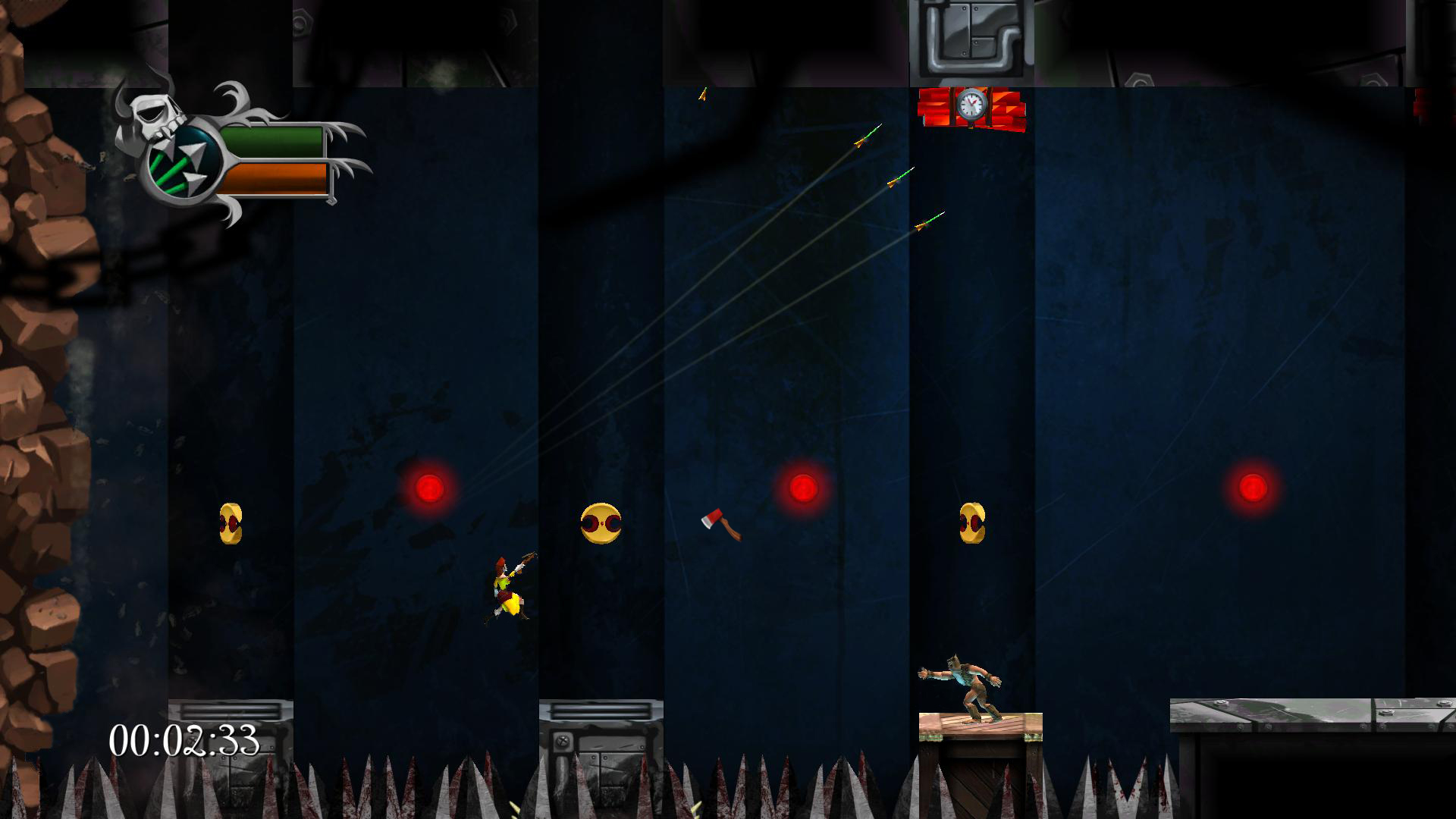Click the yellow eyeball creature above the crate
This screenshot has width=1456, height=819.
(x=973, y=523)
